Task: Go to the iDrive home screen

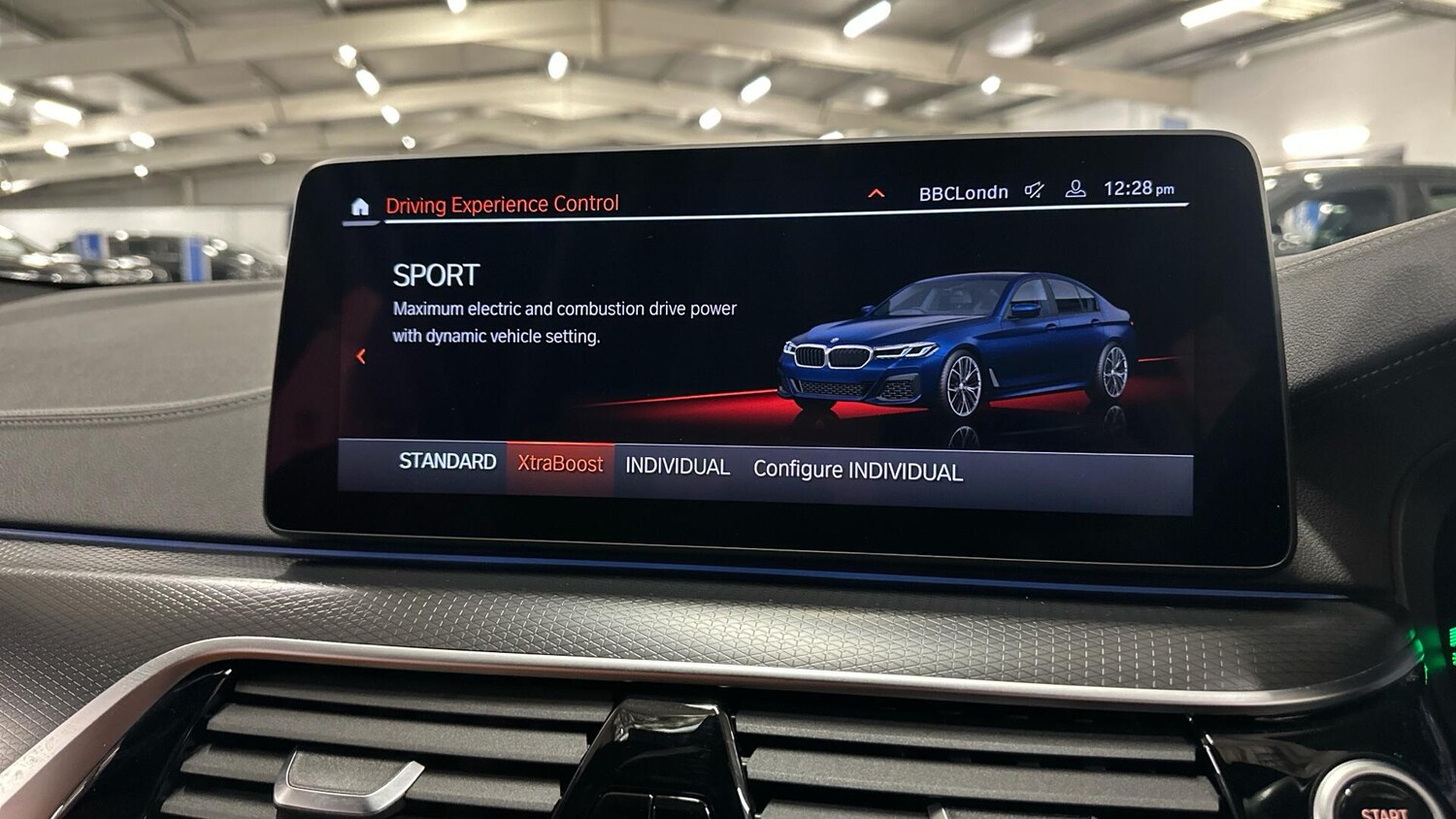Action: pyautogui.click(x=360, y=207)
